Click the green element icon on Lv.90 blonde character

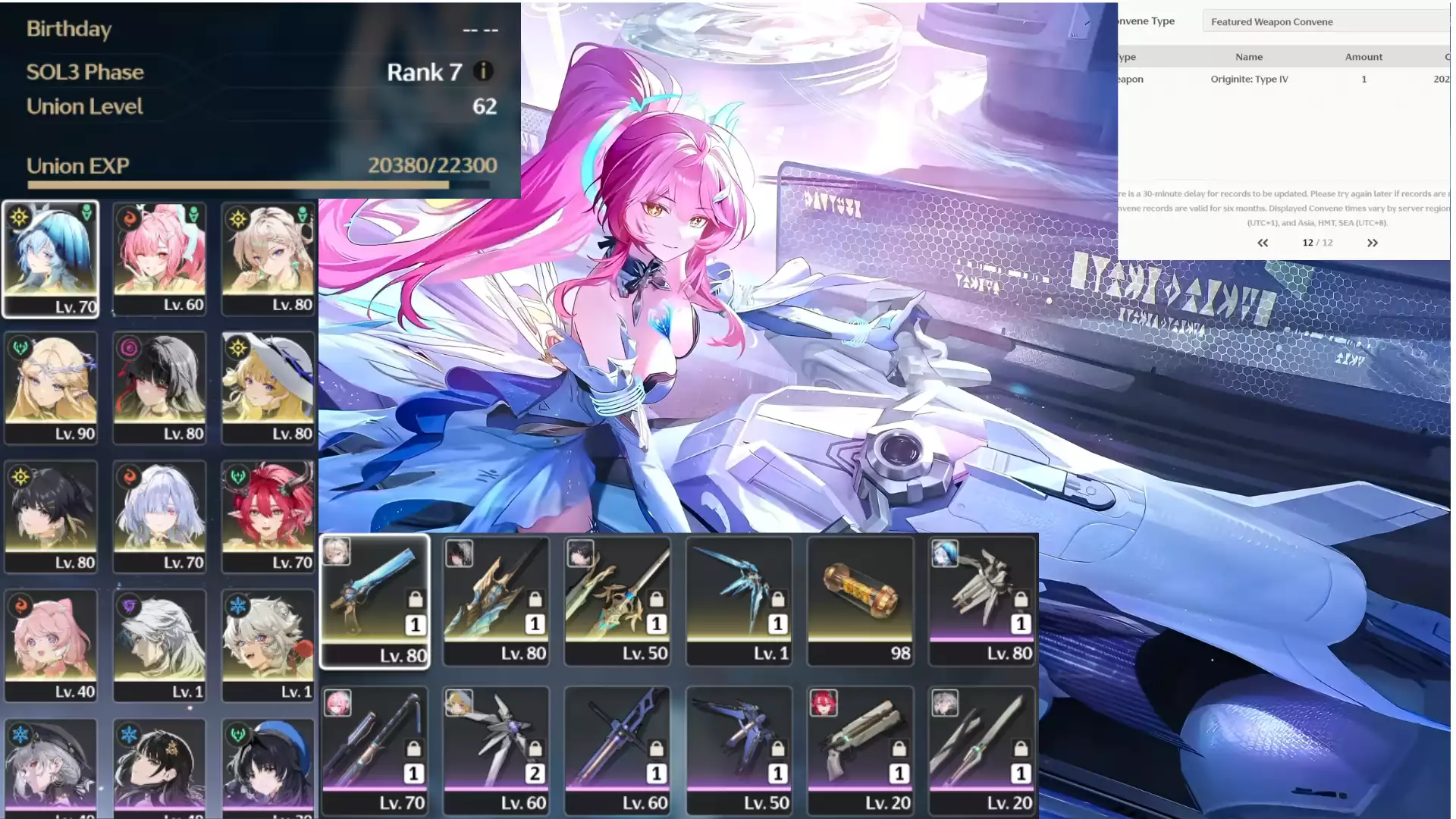pyautogui.click(x=21, y=347)
